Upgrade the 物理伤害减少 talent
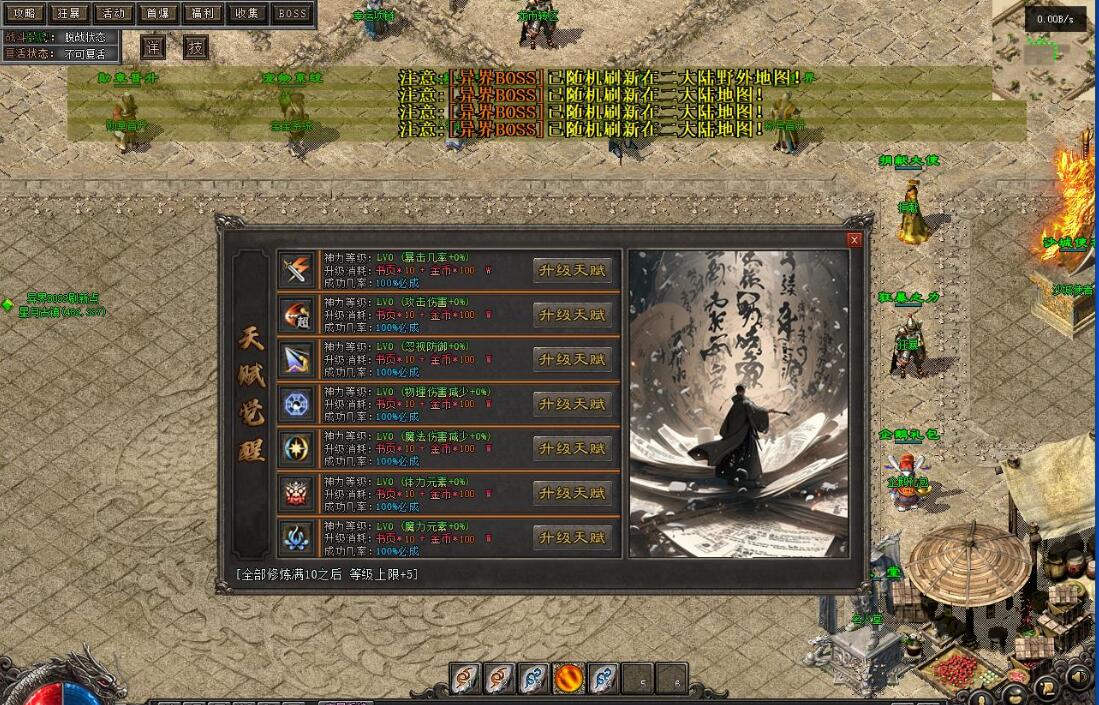 (572, 404)
